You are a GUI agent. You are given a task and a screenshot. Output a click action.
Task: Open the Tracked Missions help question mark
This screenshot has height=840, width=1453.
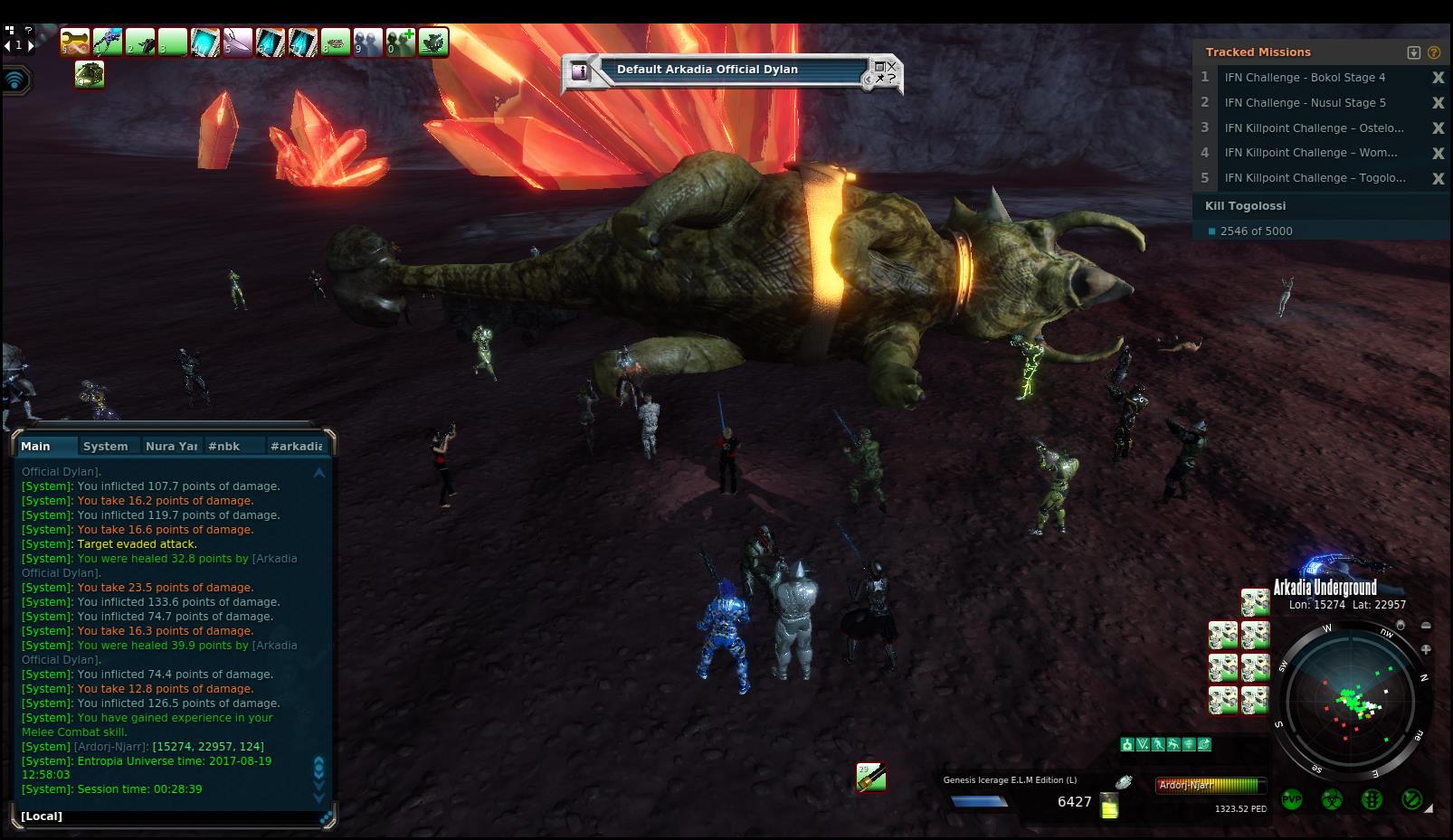click(x=1434, y=52)
